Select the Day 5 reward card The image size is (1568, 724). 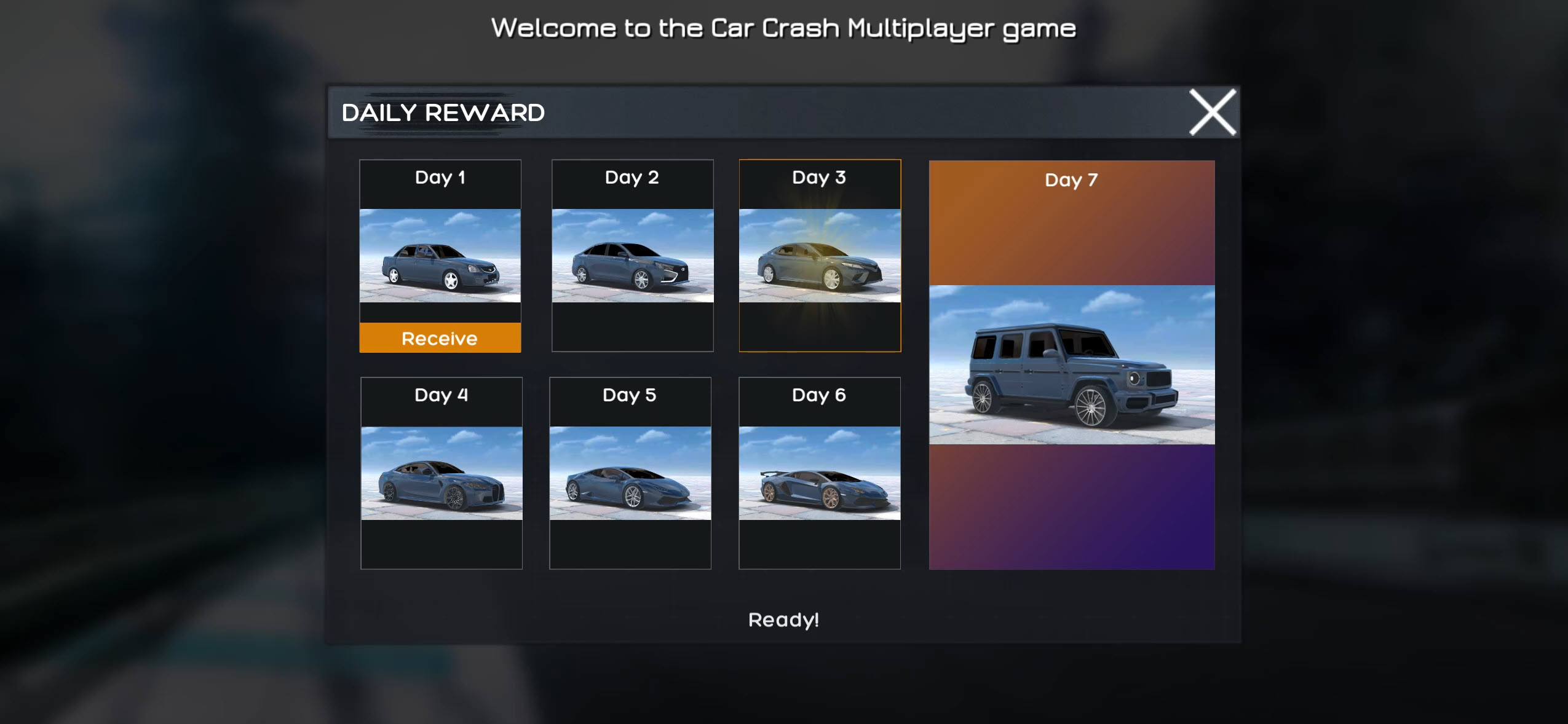[x=629, y=476]
